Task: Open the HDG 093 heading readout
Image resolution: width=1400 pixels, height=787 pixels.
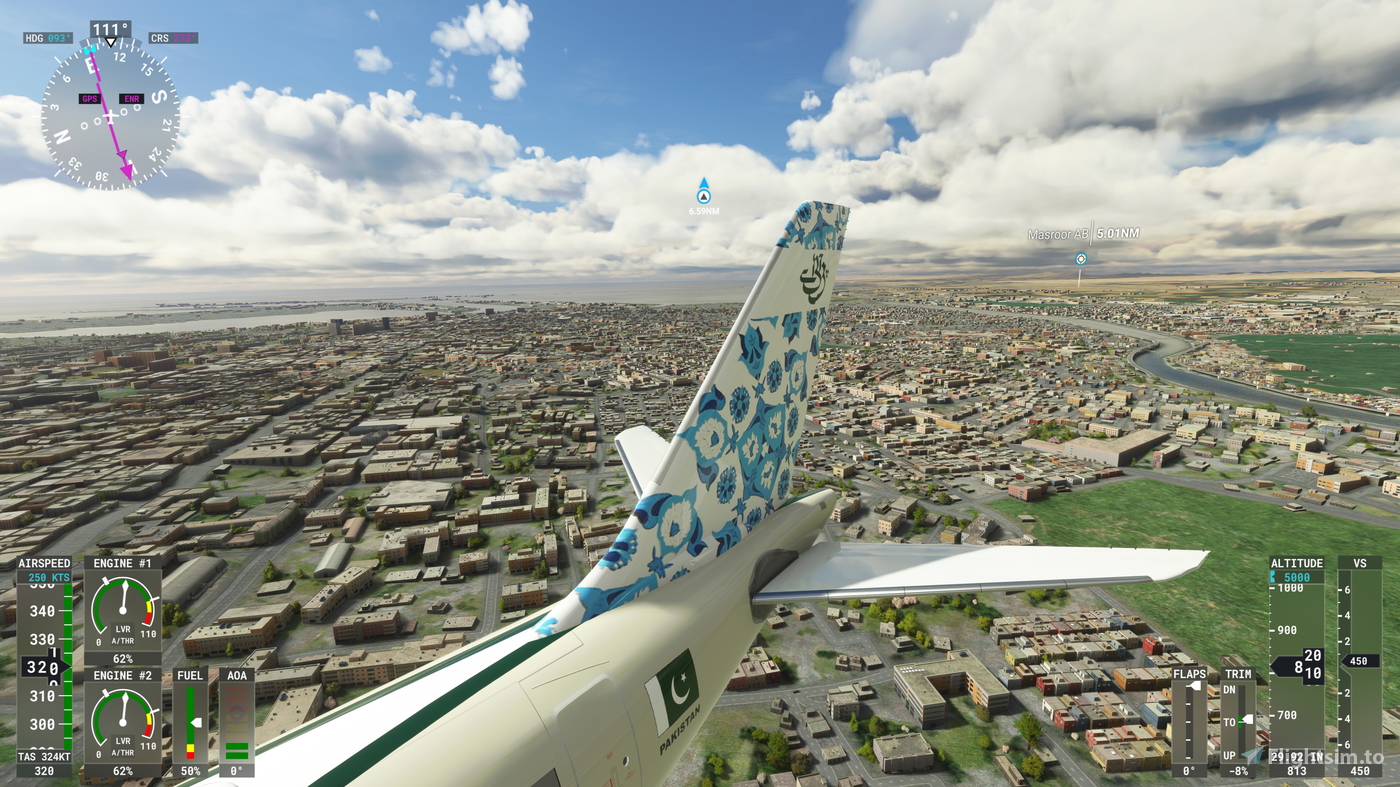Action: (x=47, y=38)
